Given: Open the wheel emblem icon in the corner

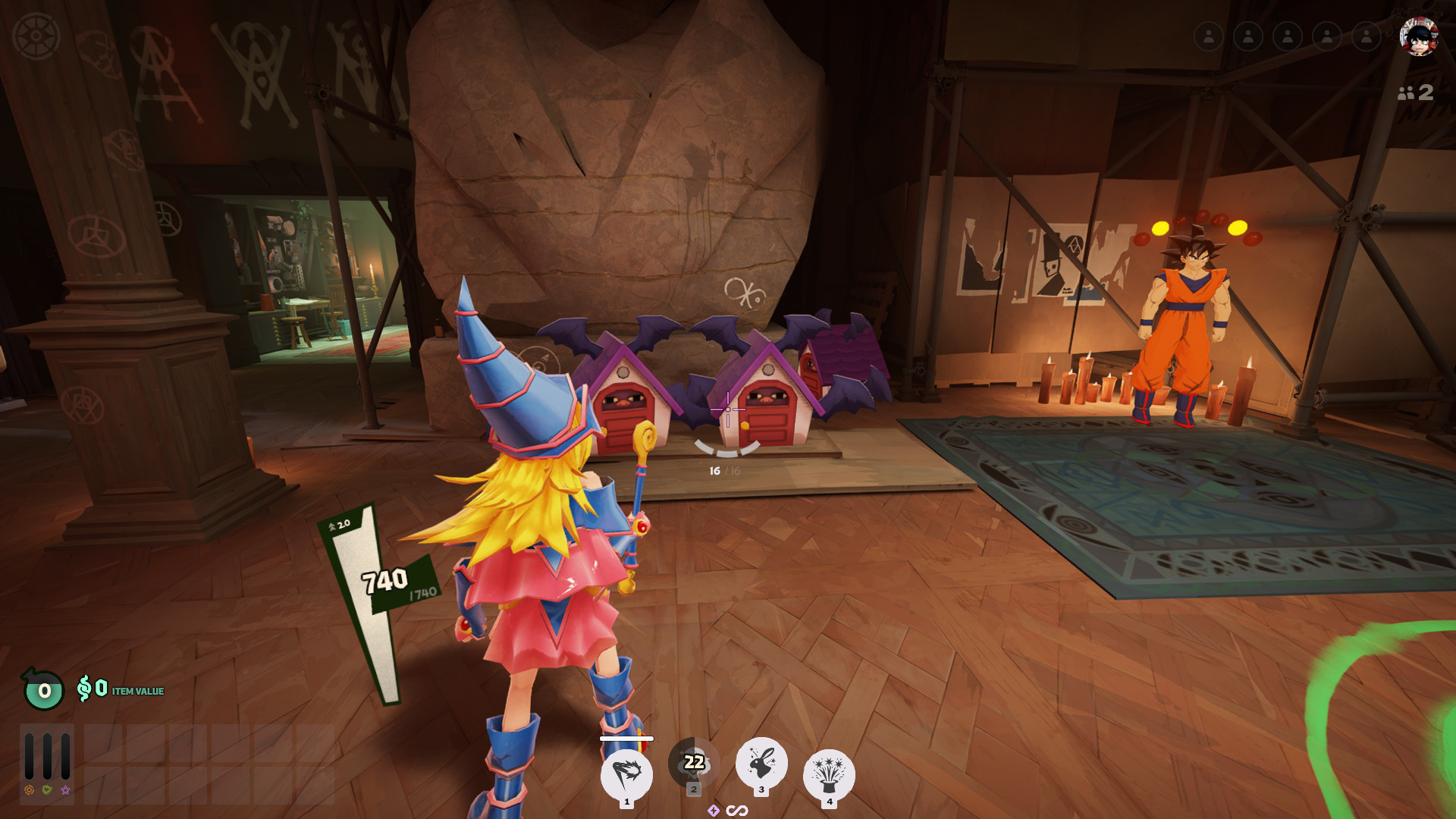Looking at the screenshot, I should [36, 36].
